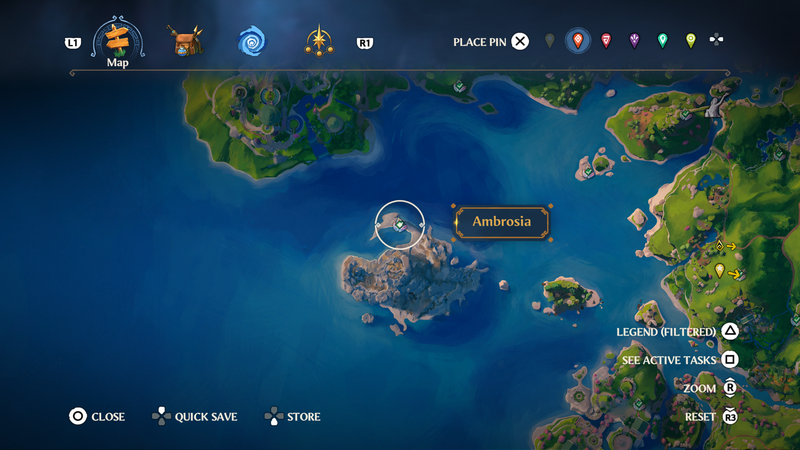This screenshot has height=450, width=800.
Task: Open the Map tab with signpost icon
Action: [x=118, y=41]
